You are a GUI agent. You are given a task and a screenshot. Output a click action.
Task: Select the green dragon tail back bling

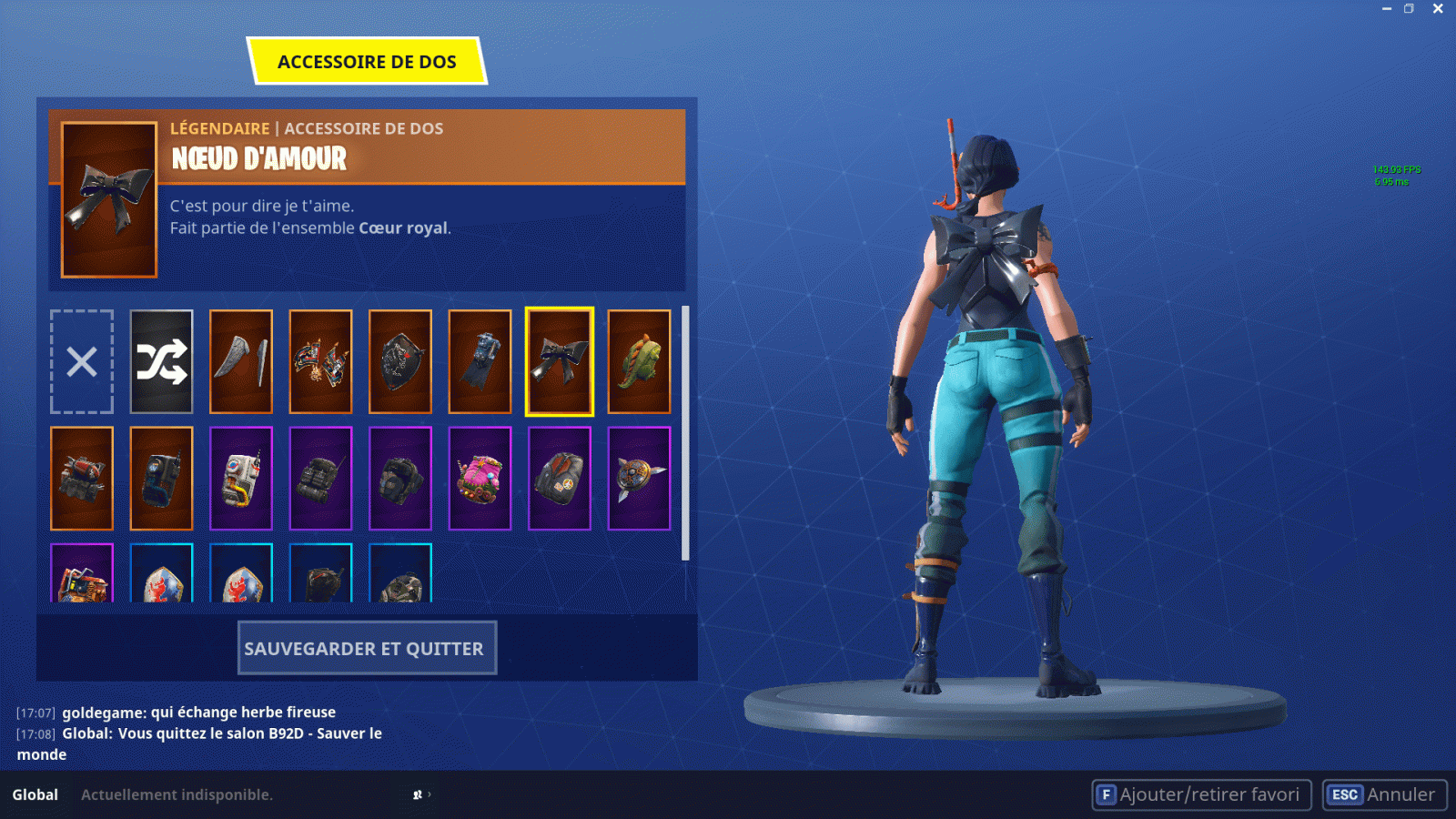(639, 361)
